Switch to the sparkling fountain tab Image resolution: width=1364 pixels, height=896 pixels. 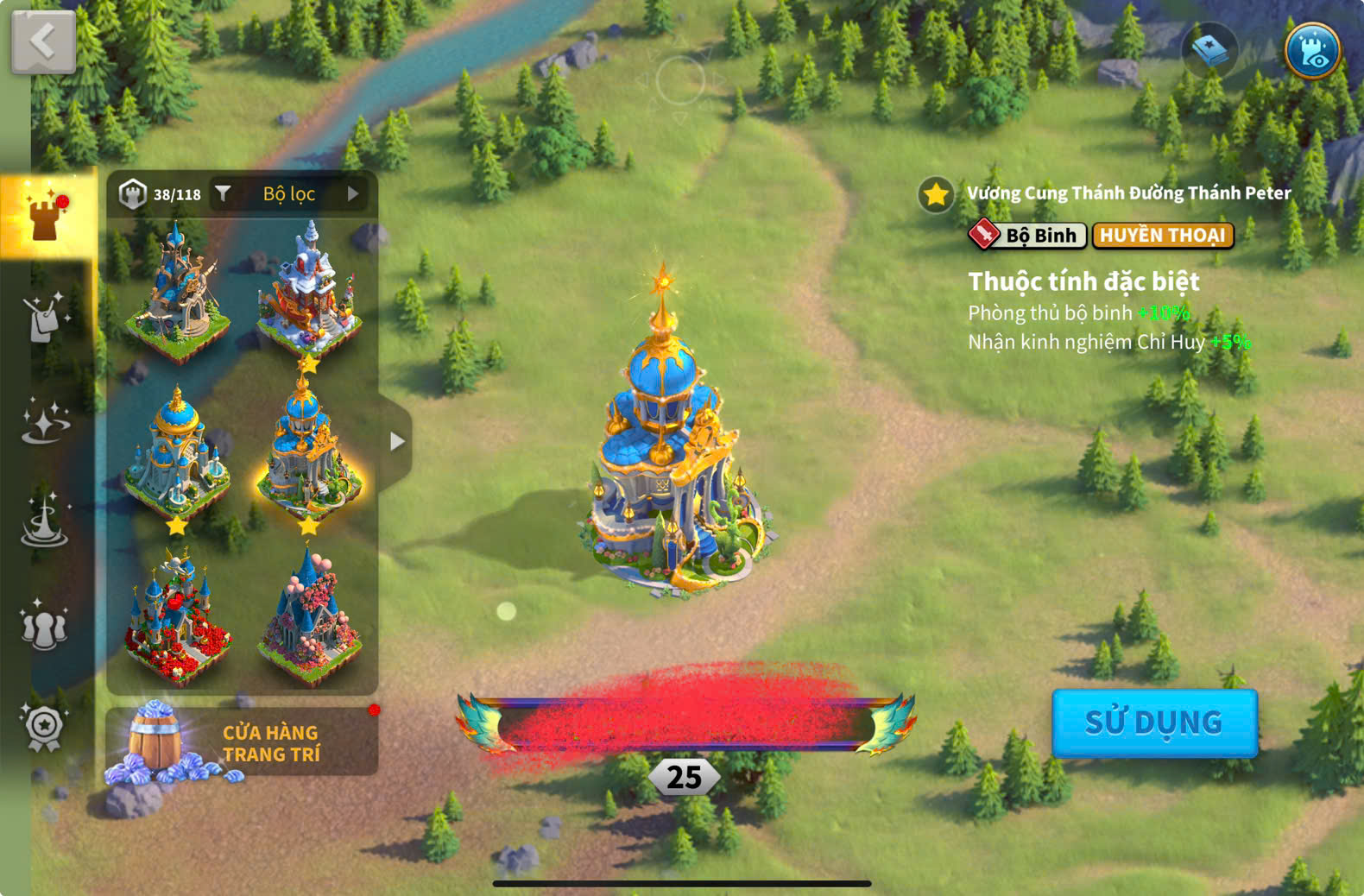point(45,522)
